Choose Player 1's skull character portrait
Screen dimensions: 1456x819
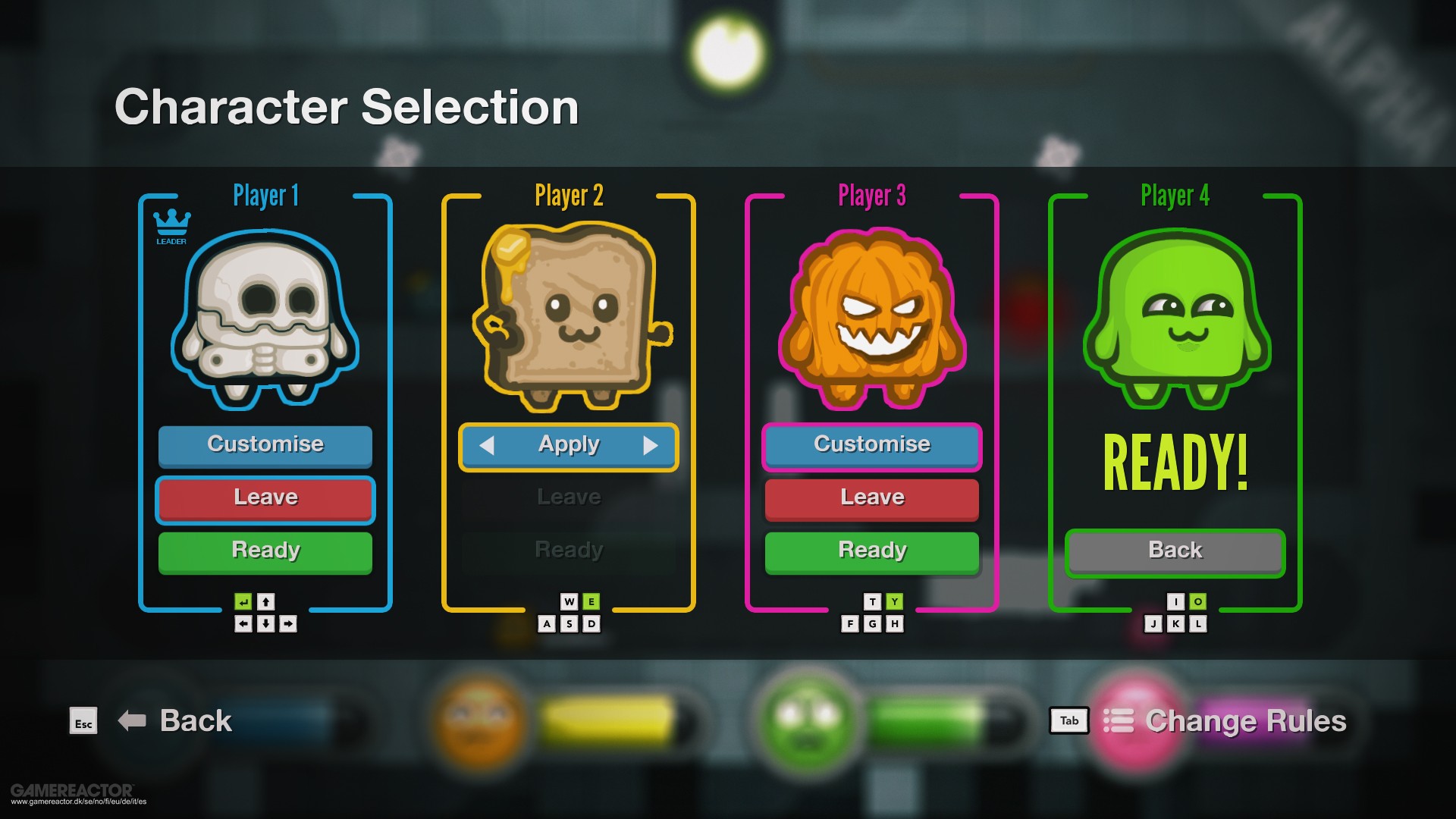pyautogui.click(x=265, y=318)
